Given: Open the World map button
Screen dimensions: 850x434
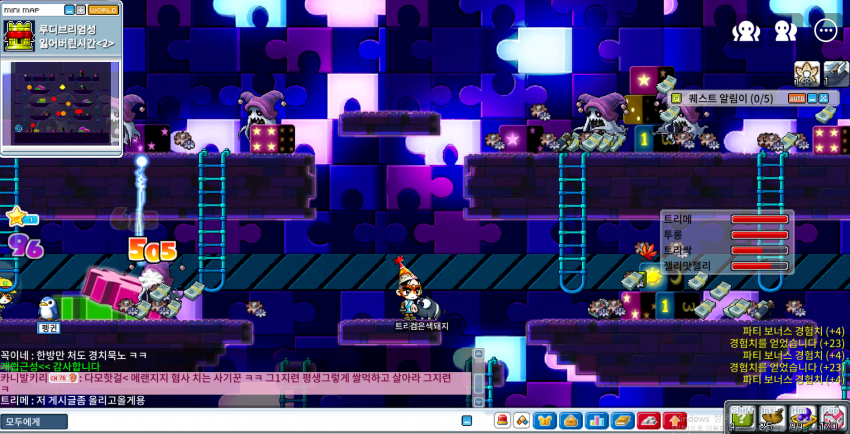Looking at the screenshot, I should 103,10.
